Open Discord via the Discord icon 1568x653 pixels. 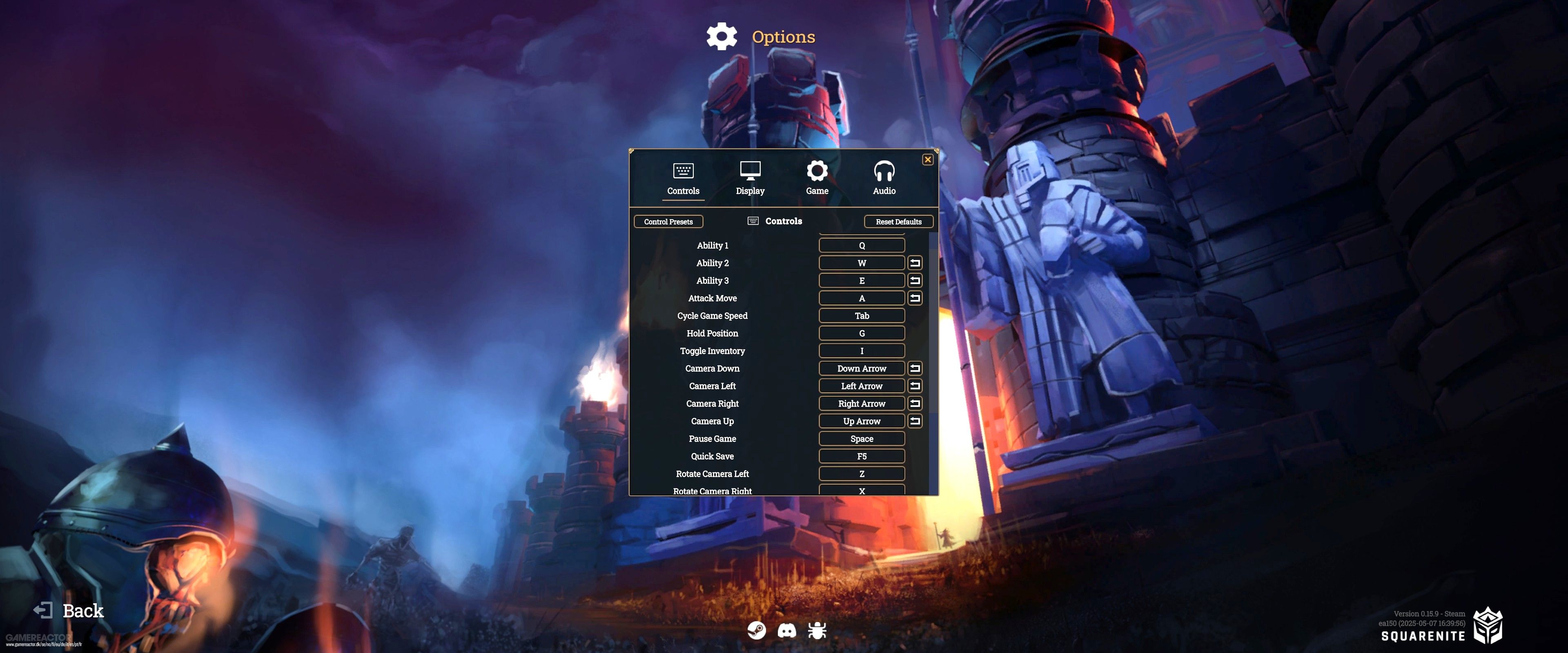787,631
